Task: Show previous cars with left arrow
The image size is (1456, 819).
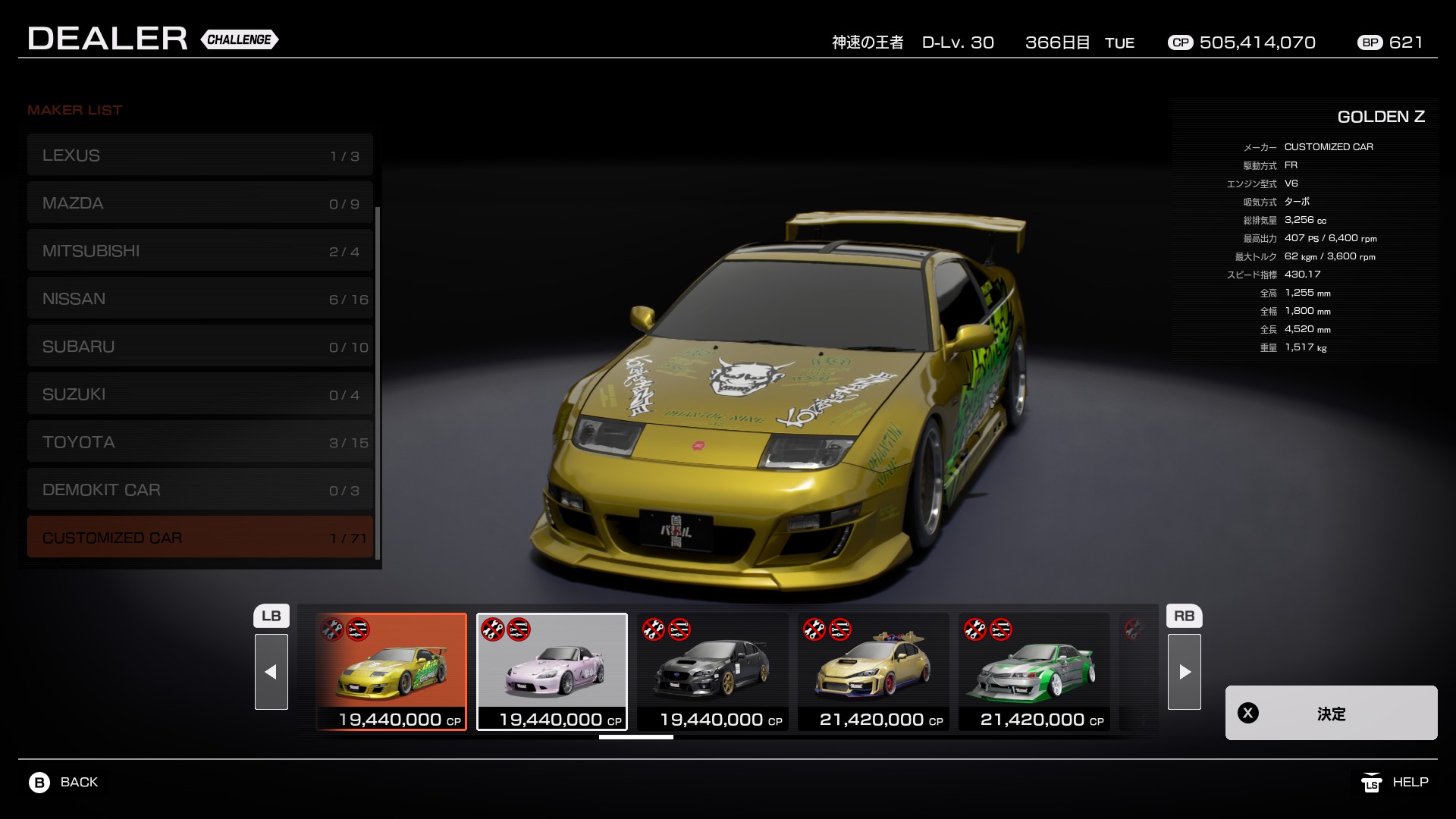Action: 271,672
